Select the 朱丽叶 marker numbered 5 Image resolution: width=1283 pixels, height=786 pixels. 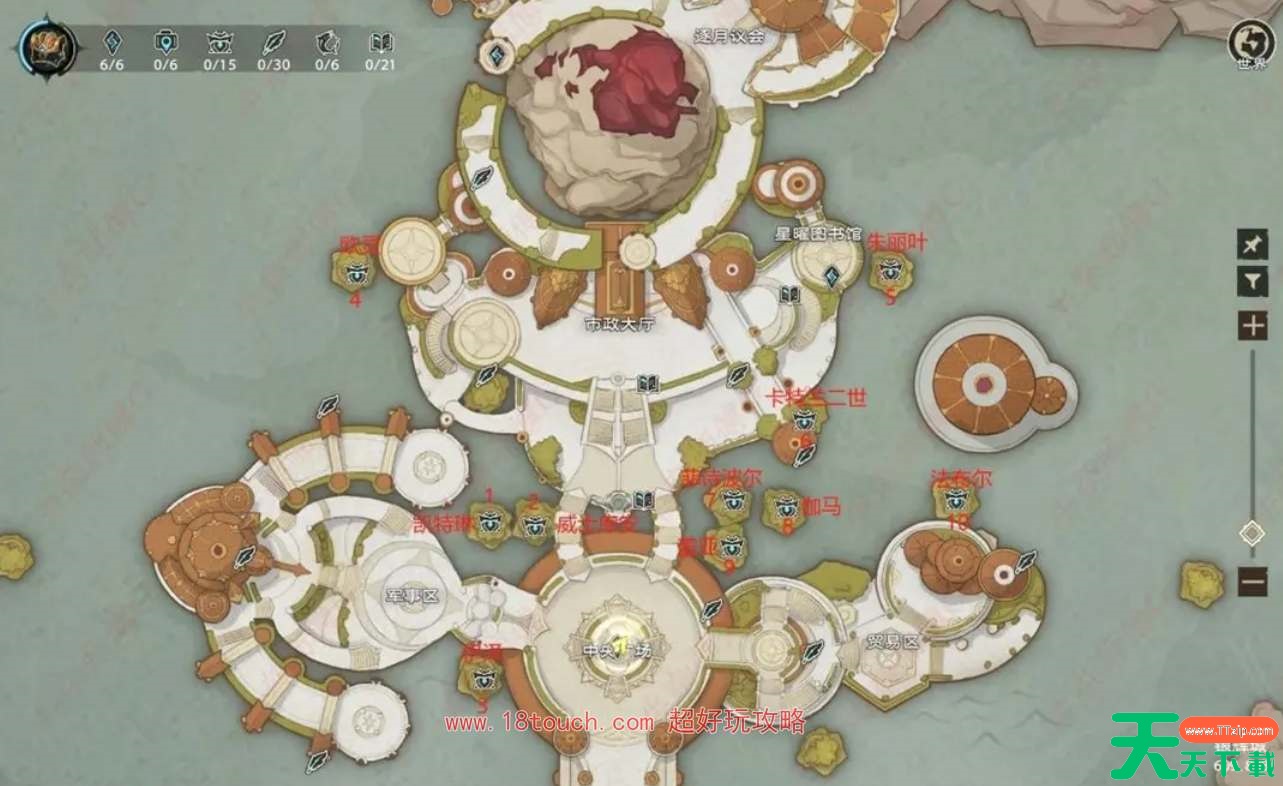(889, 269)
